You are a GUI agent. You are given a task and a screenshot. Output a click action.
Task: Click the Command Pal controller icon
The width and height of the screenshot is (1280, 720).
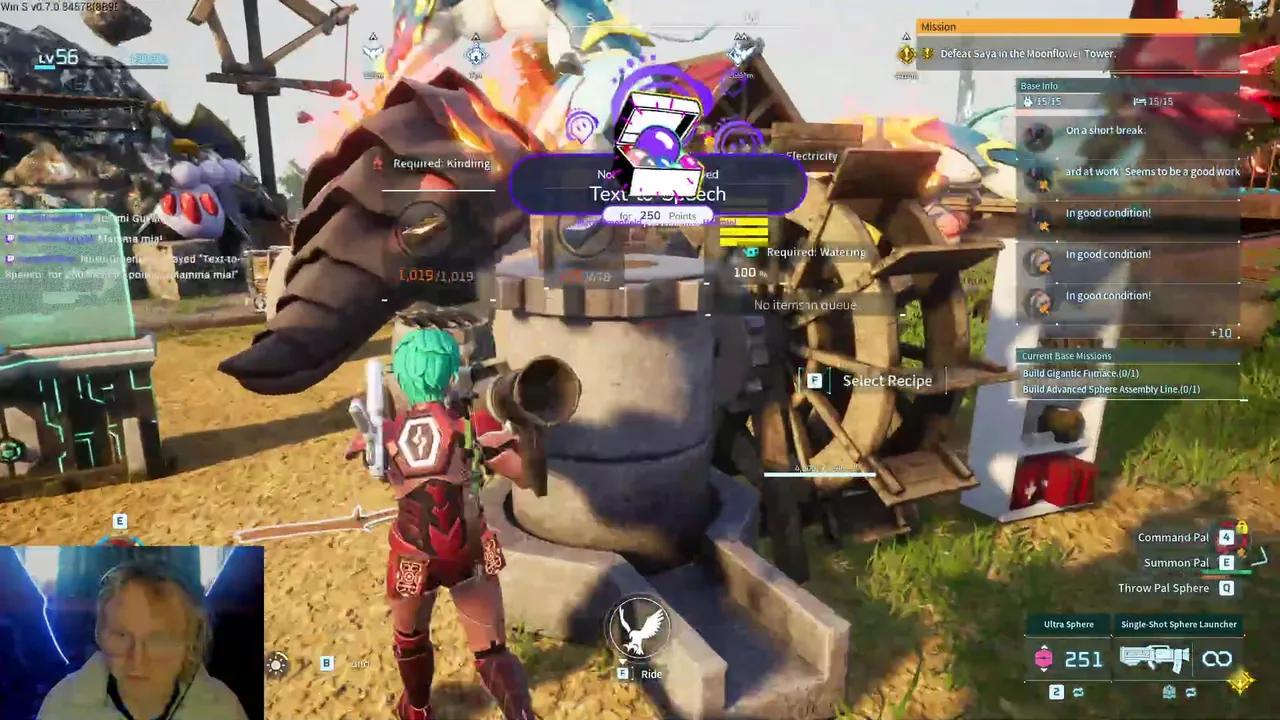click(1226, 537)
